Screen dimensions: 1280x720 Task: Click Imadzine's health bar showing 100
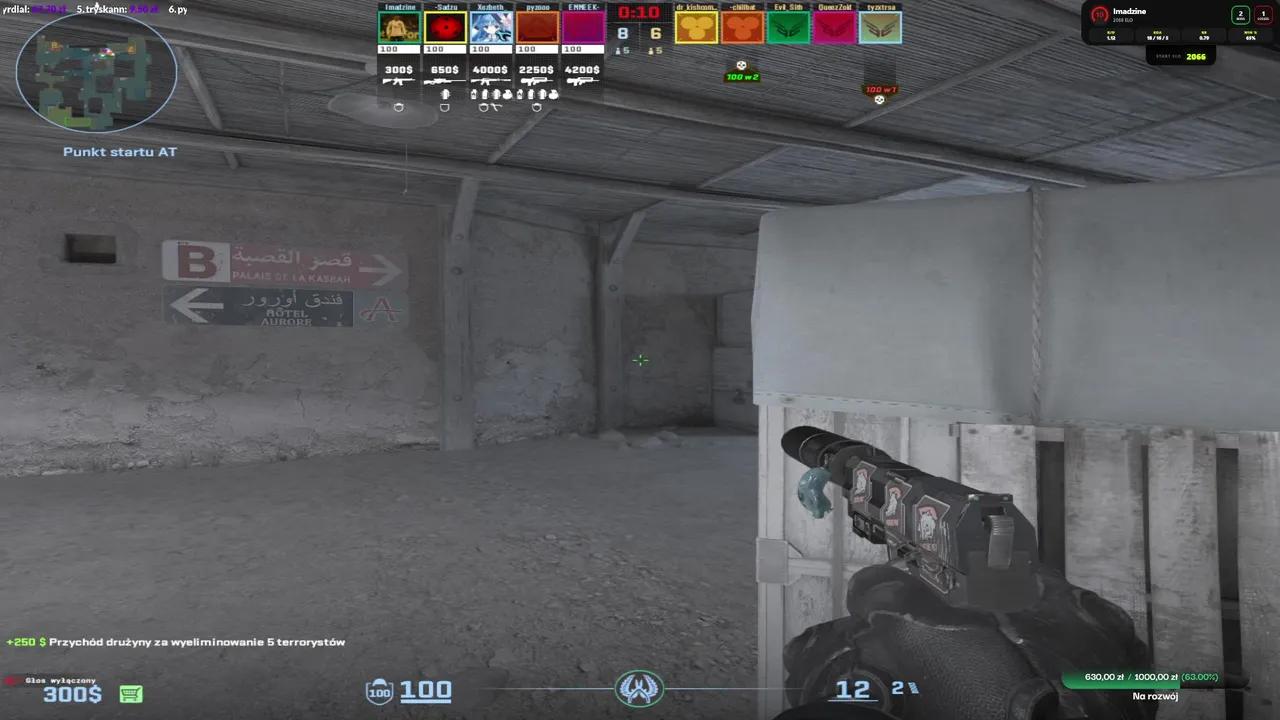pyautogui.click(x=398, y=48)
